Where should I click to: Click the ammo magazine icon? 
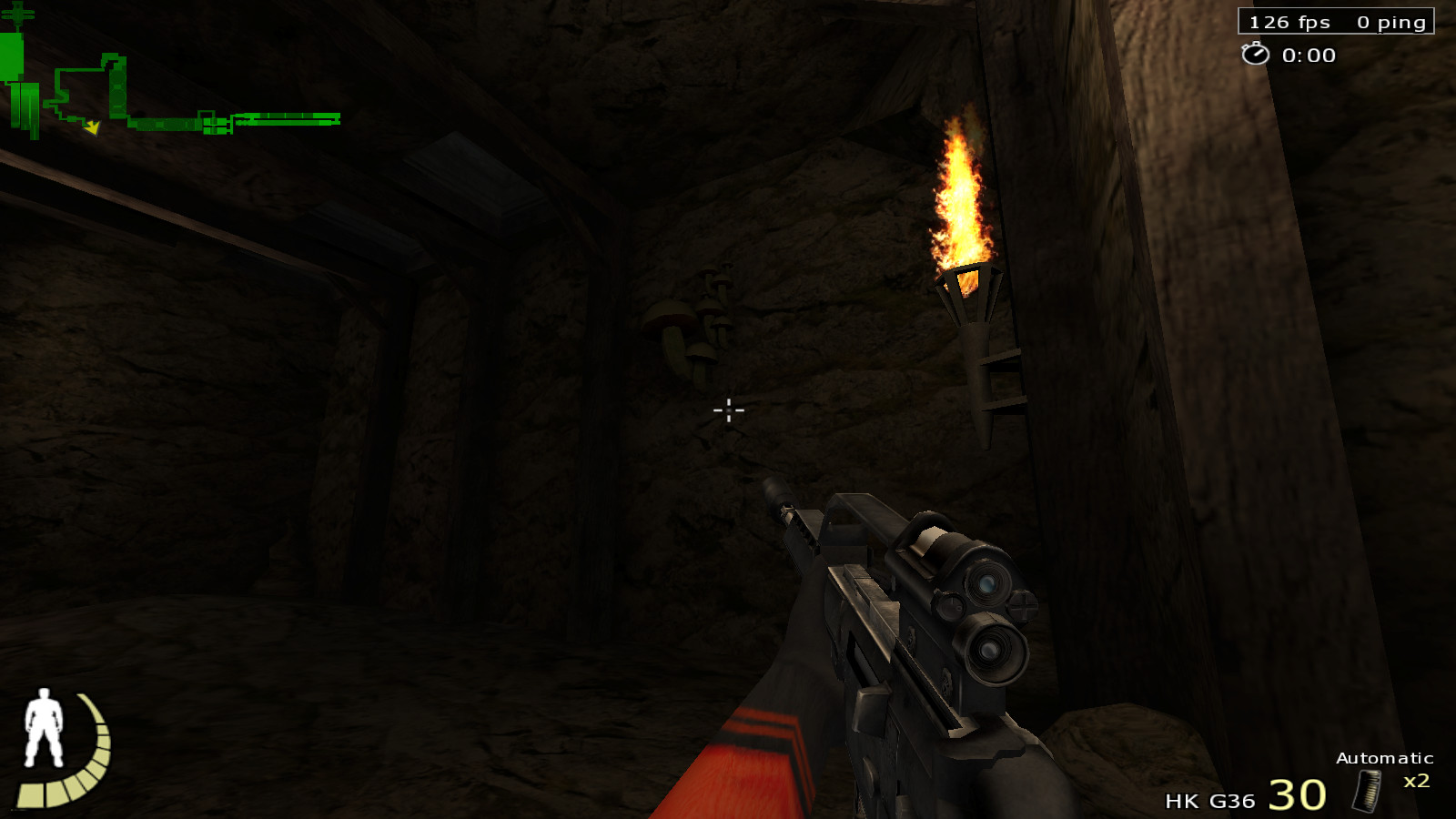point(1366,791)
